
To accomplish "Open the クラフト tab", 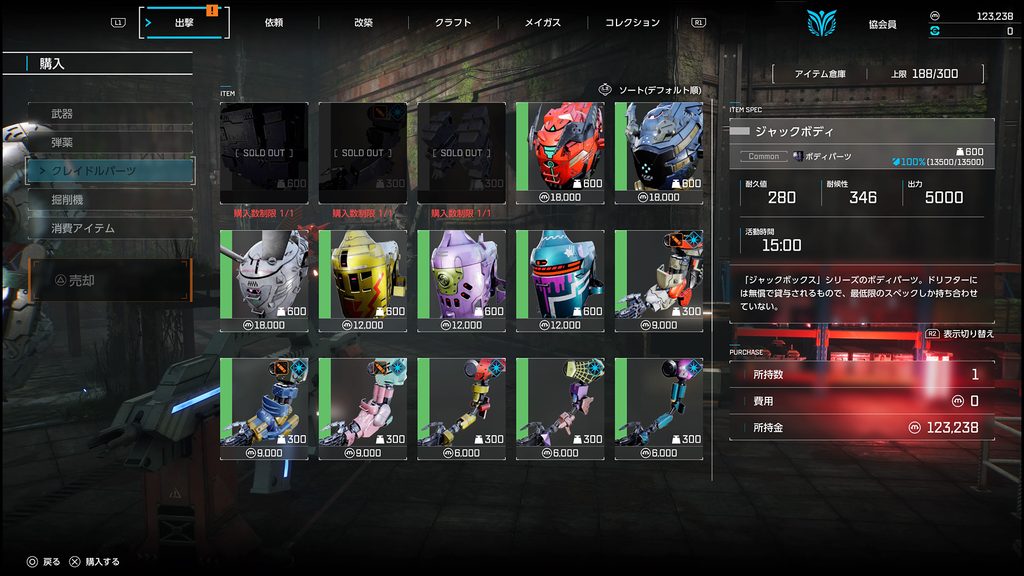I will pyautogui.click(x=453, y=22).
